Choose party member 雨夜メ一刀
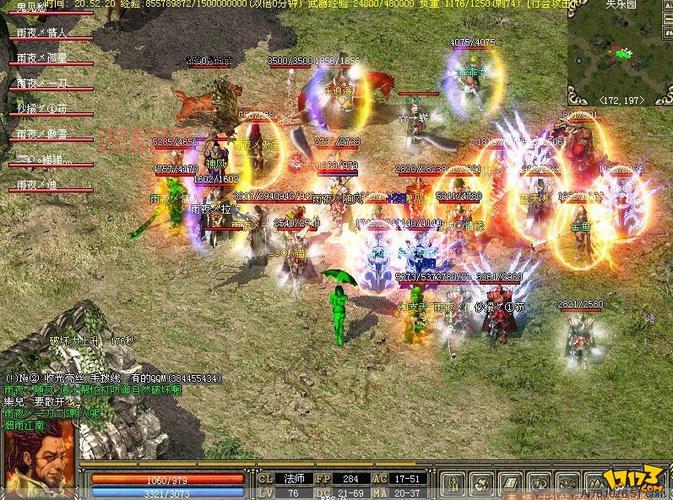This screenshot has width=673, height=500. (x=42, y=83)
